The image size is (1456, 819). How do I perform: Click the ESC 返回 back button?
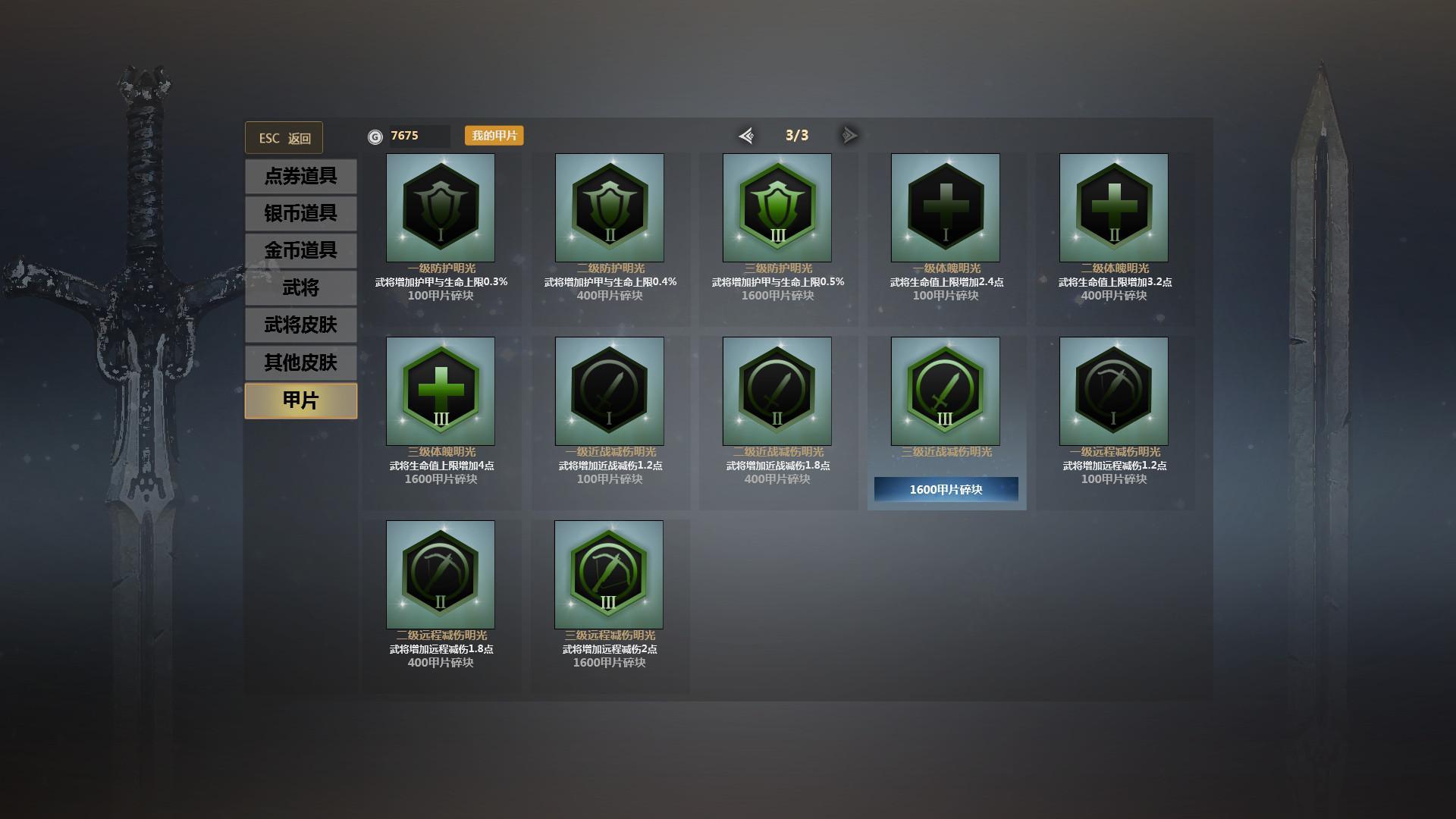(x=284, y=138)
